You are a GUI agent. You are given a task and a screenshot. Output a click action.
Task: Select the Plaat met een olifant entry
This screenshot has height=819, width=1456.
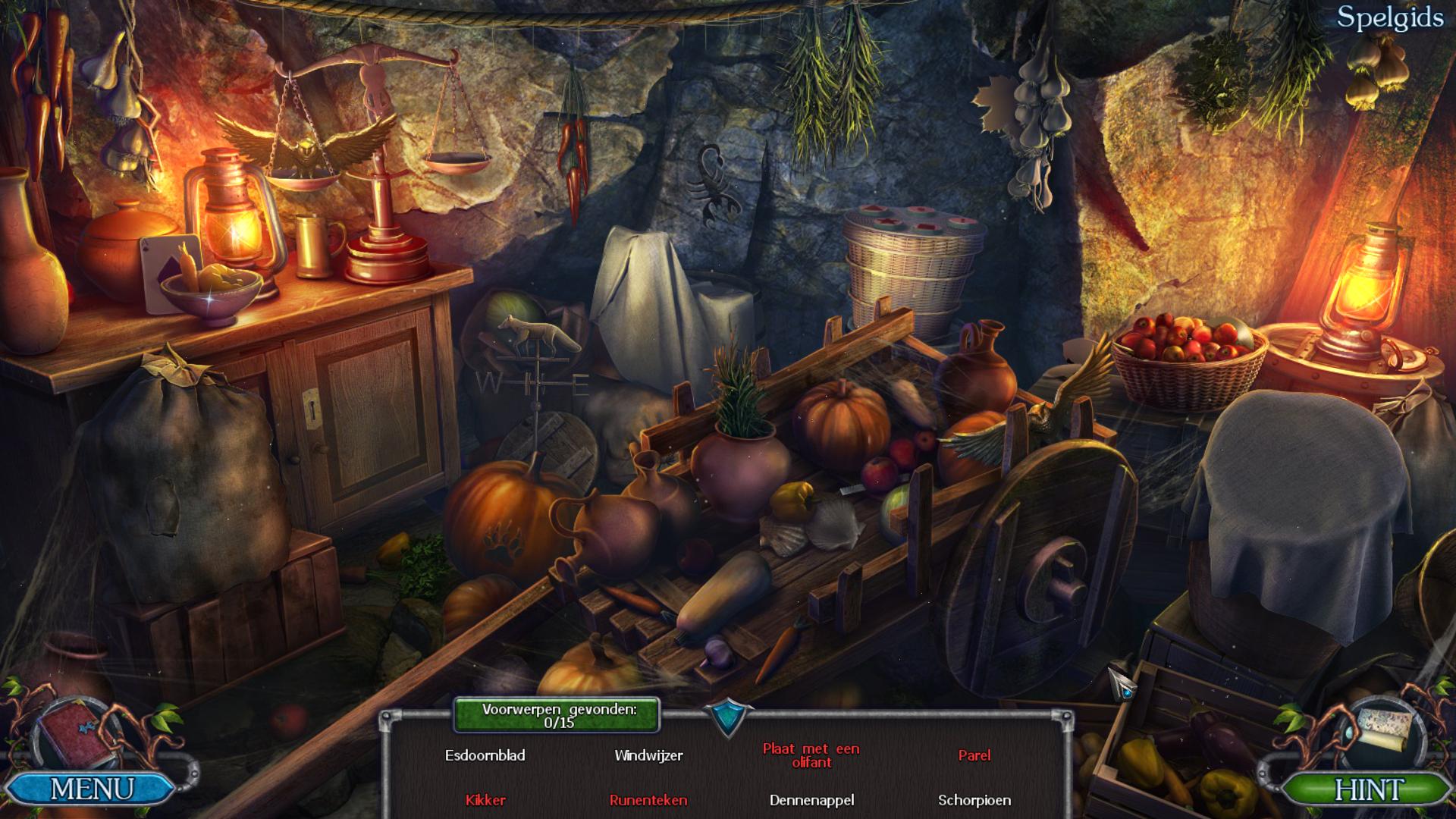click(x=811, y=755)
